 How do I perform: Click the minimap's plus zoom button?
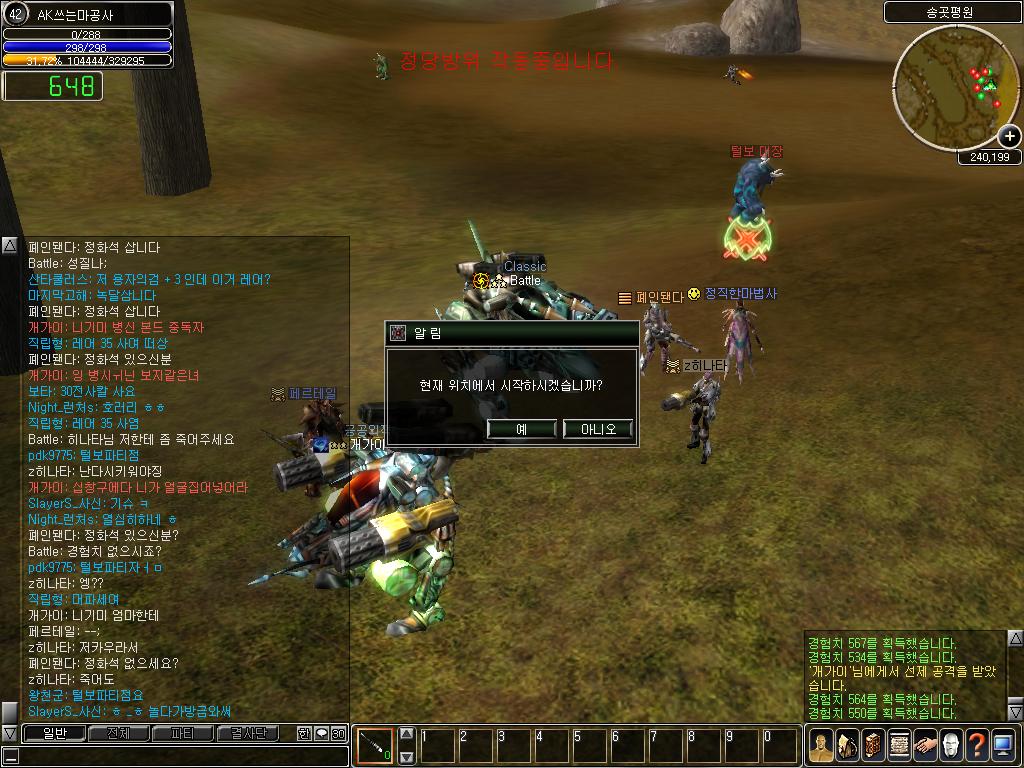pyautogui.click(x=1009, y=137)
